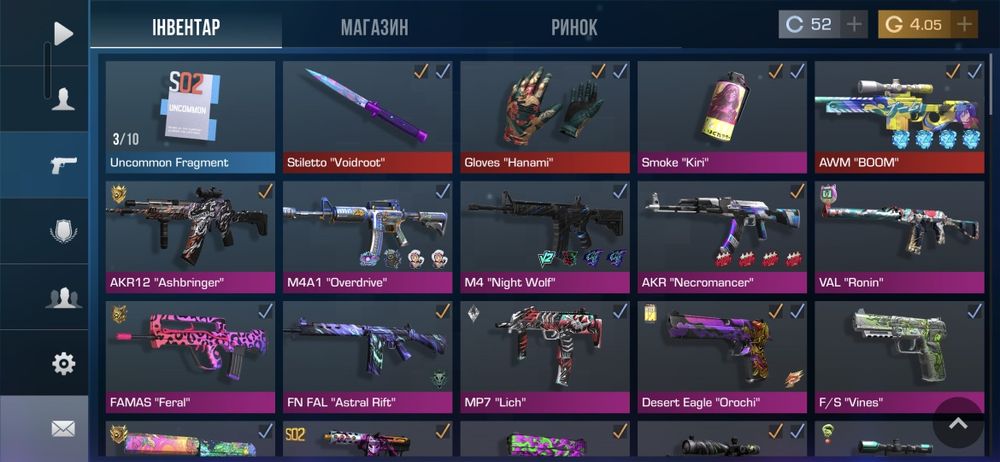Select the AKR "Necromancer" skin

click(722, 236)
